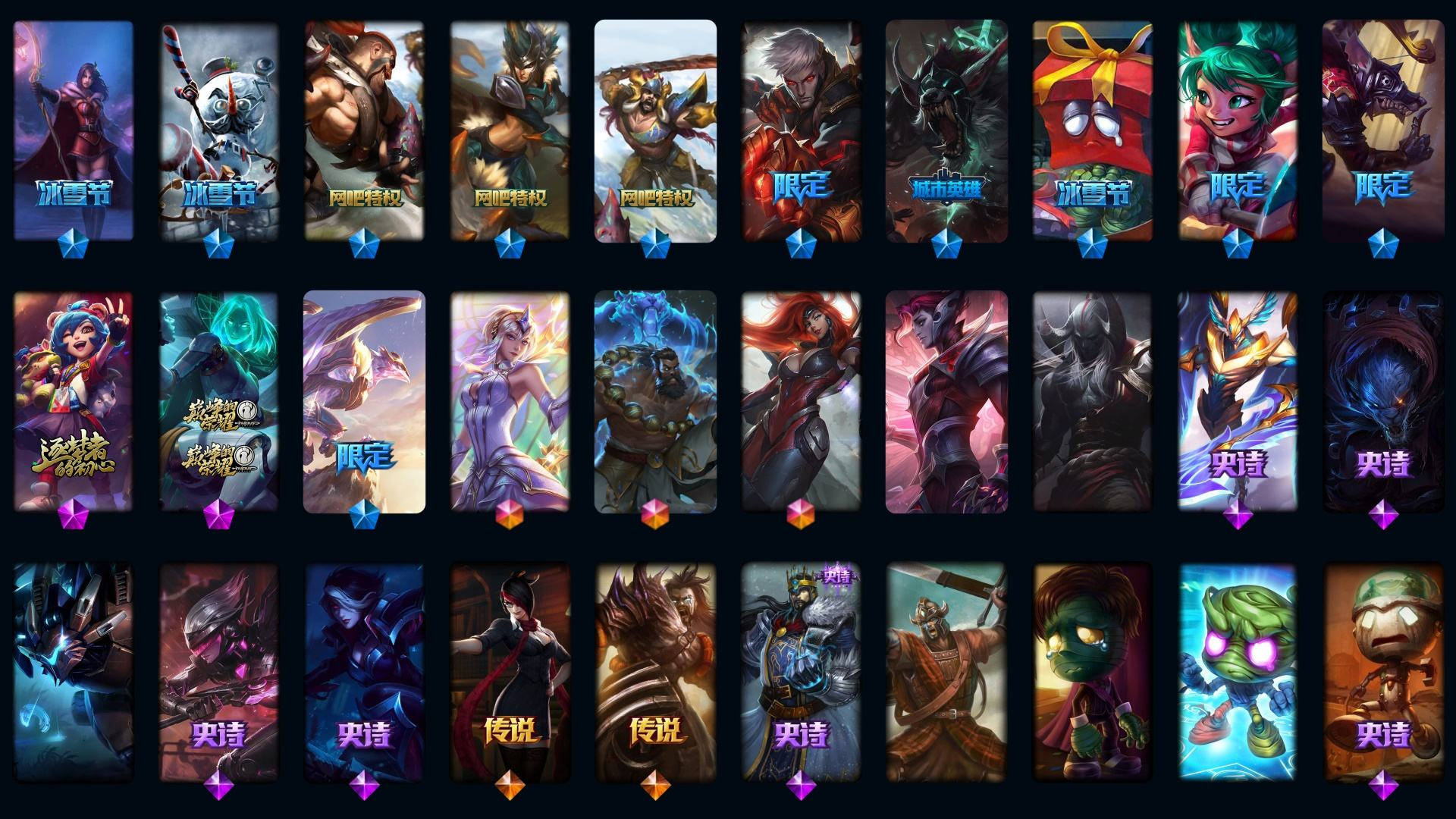This screenshot has width=1456, height=819.
Task: Pick the green-haired girl limited skin card
Action: point(1238,130)
